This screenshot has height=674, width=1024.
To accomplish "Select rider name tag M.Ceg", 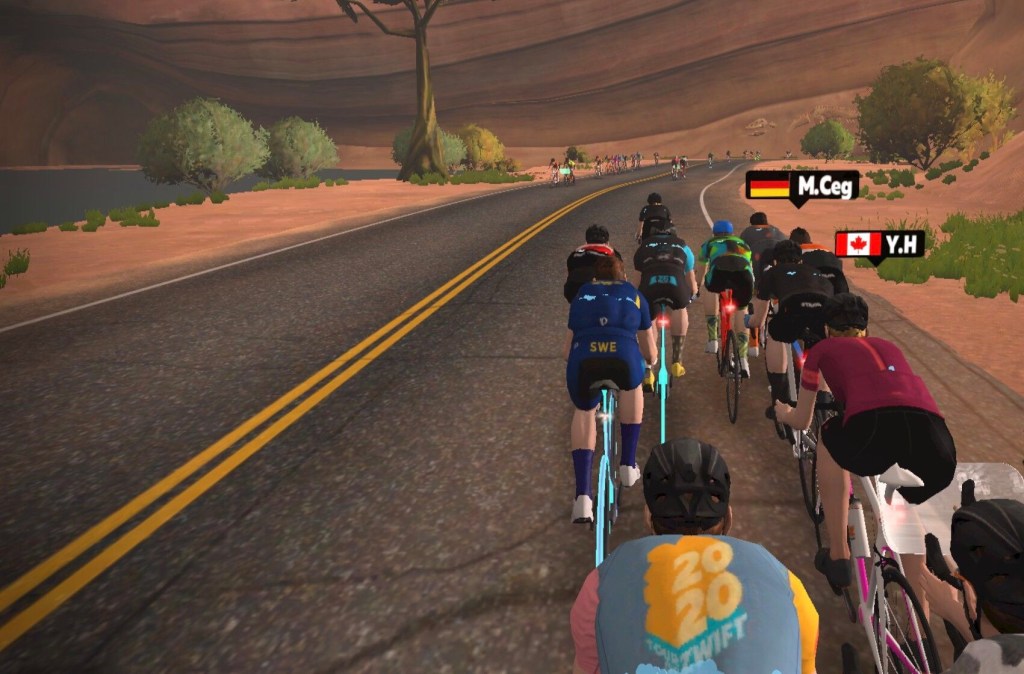I will [x=802, y=185].
